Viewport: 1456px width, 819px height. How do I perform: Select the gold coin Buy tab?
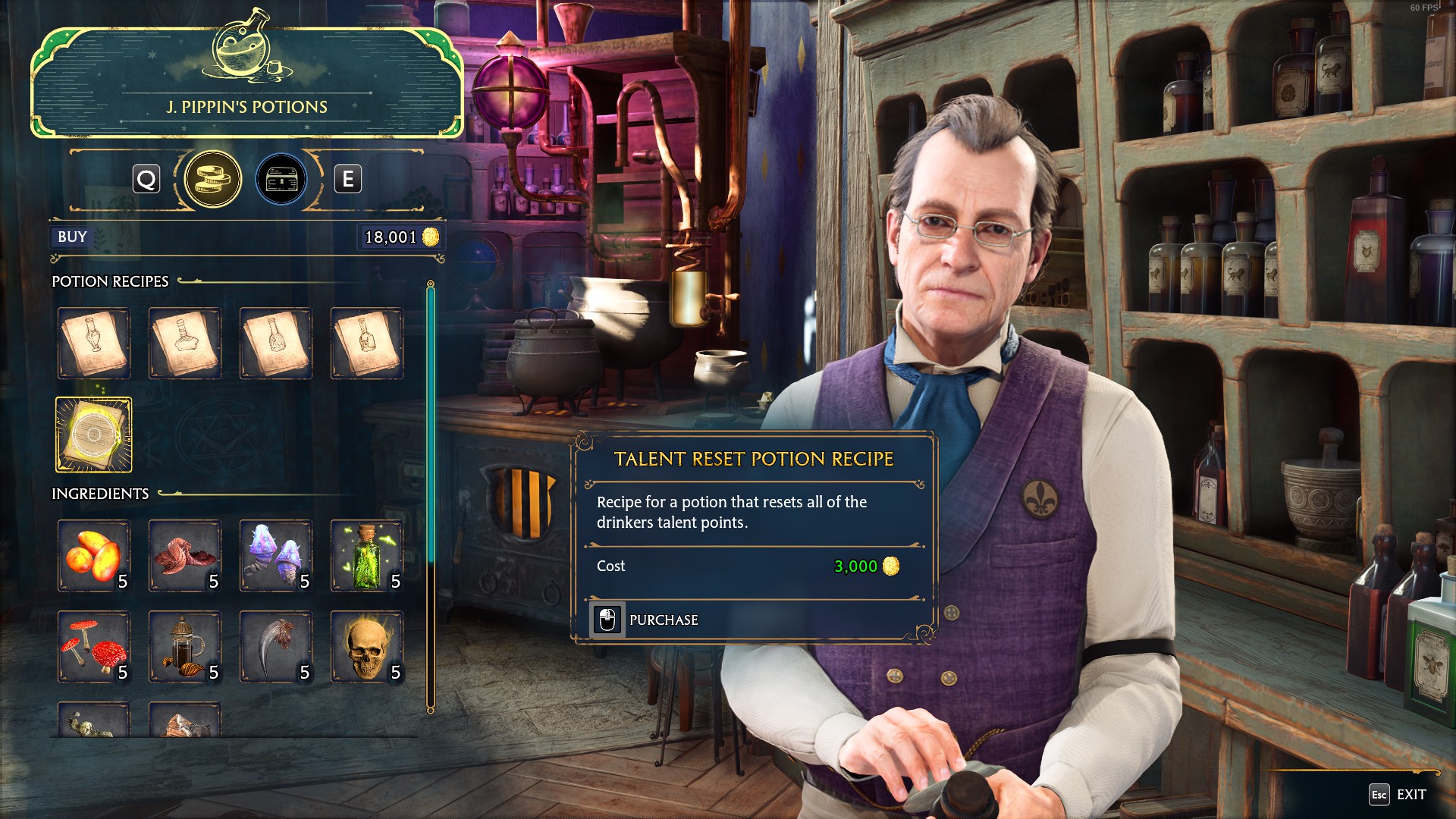click(x=213, y=179)
